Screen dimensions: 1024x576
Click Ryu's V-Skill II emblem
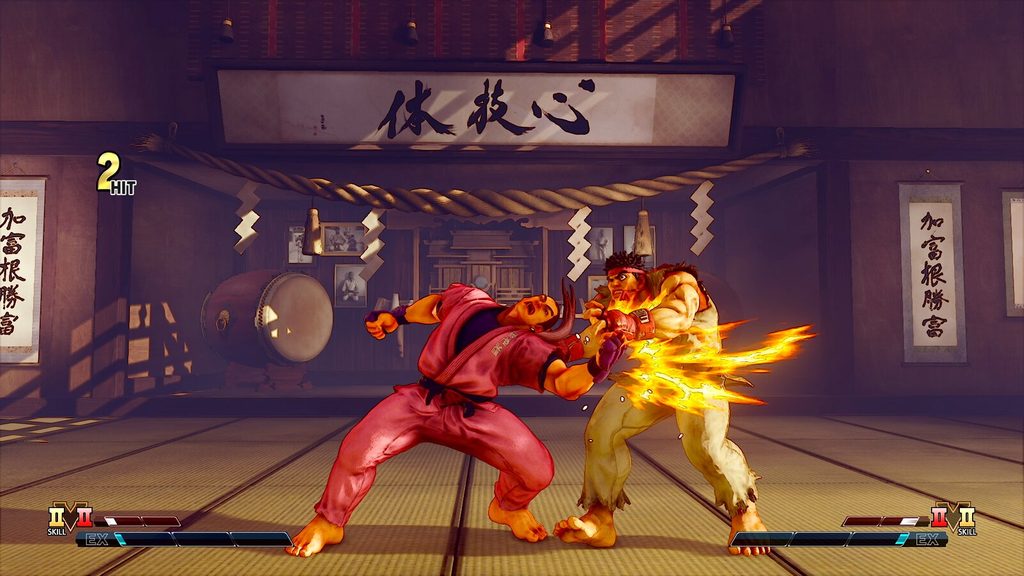click(967, 516)
